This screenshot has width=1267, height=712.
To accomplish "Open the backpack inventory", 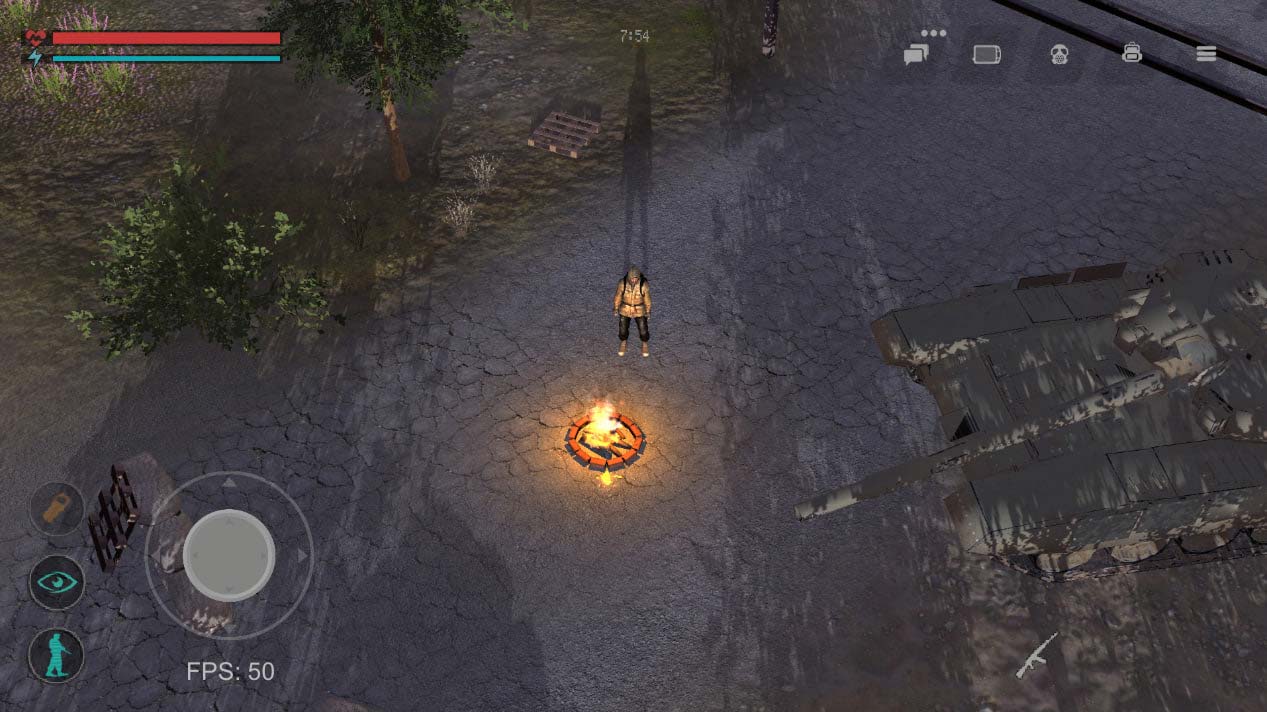I will click(1132, 53).
